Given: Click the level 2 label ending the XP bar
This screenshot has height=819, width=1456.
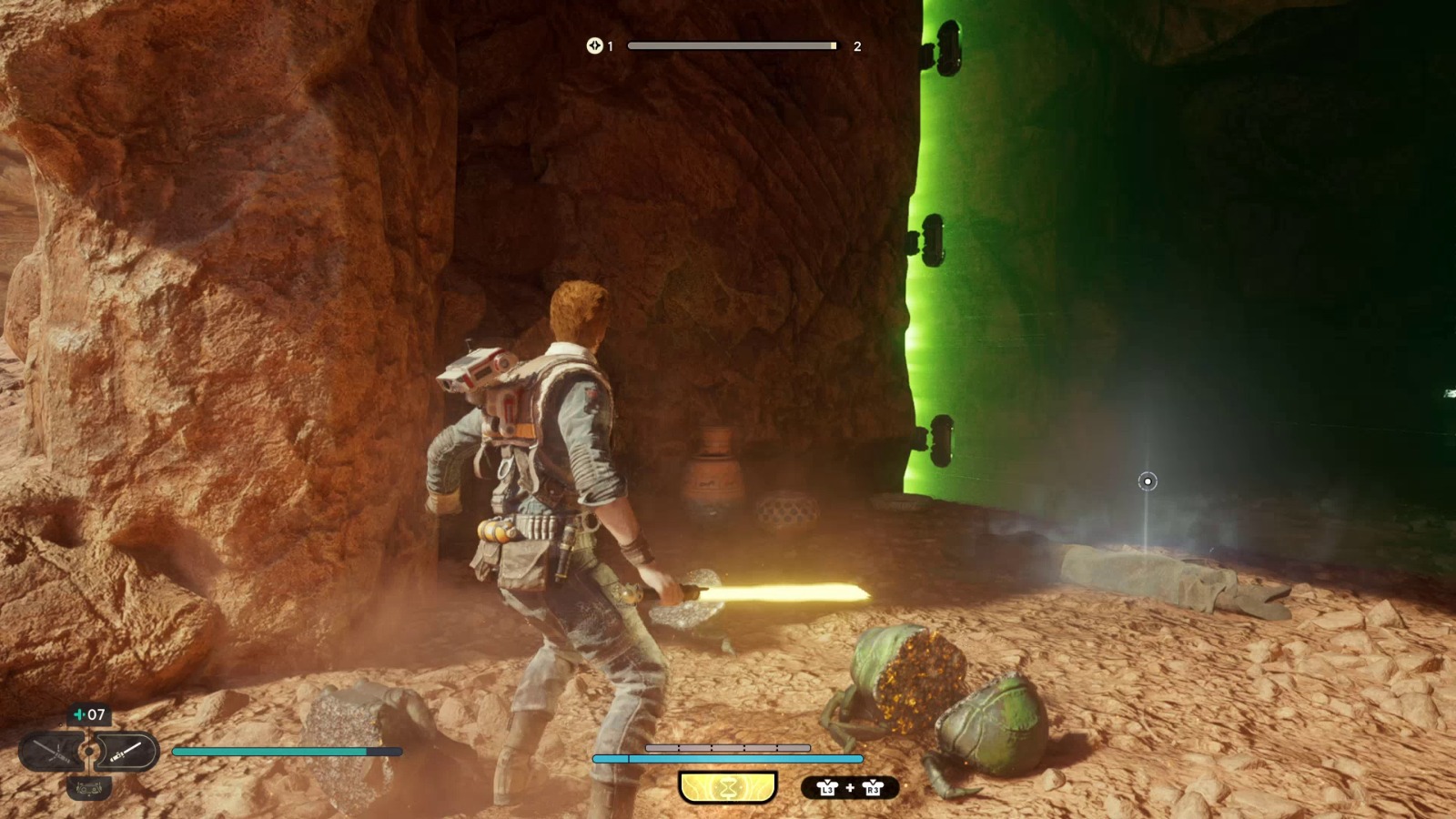Looking at the screenshot, I should [855, 45].
